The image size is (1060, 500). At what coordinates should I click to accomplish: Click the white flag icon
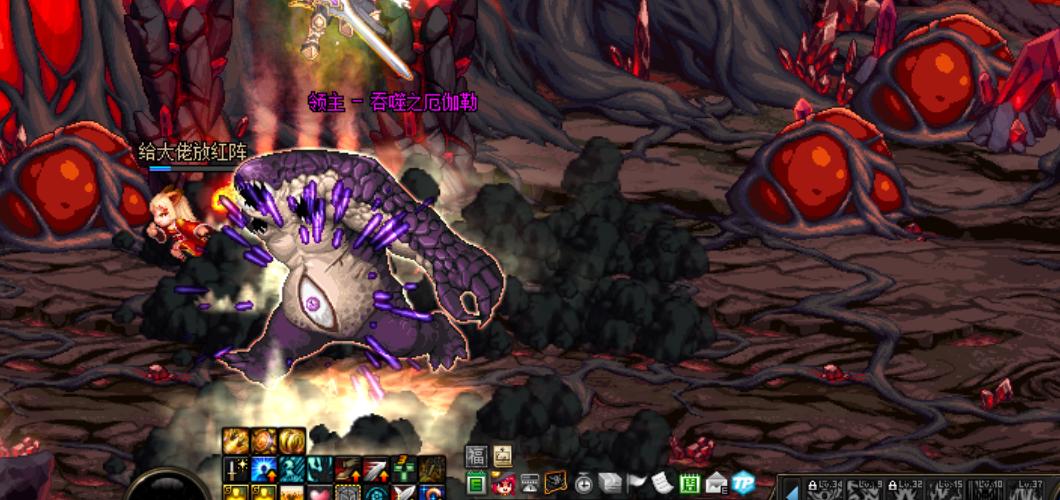point(636,484)
